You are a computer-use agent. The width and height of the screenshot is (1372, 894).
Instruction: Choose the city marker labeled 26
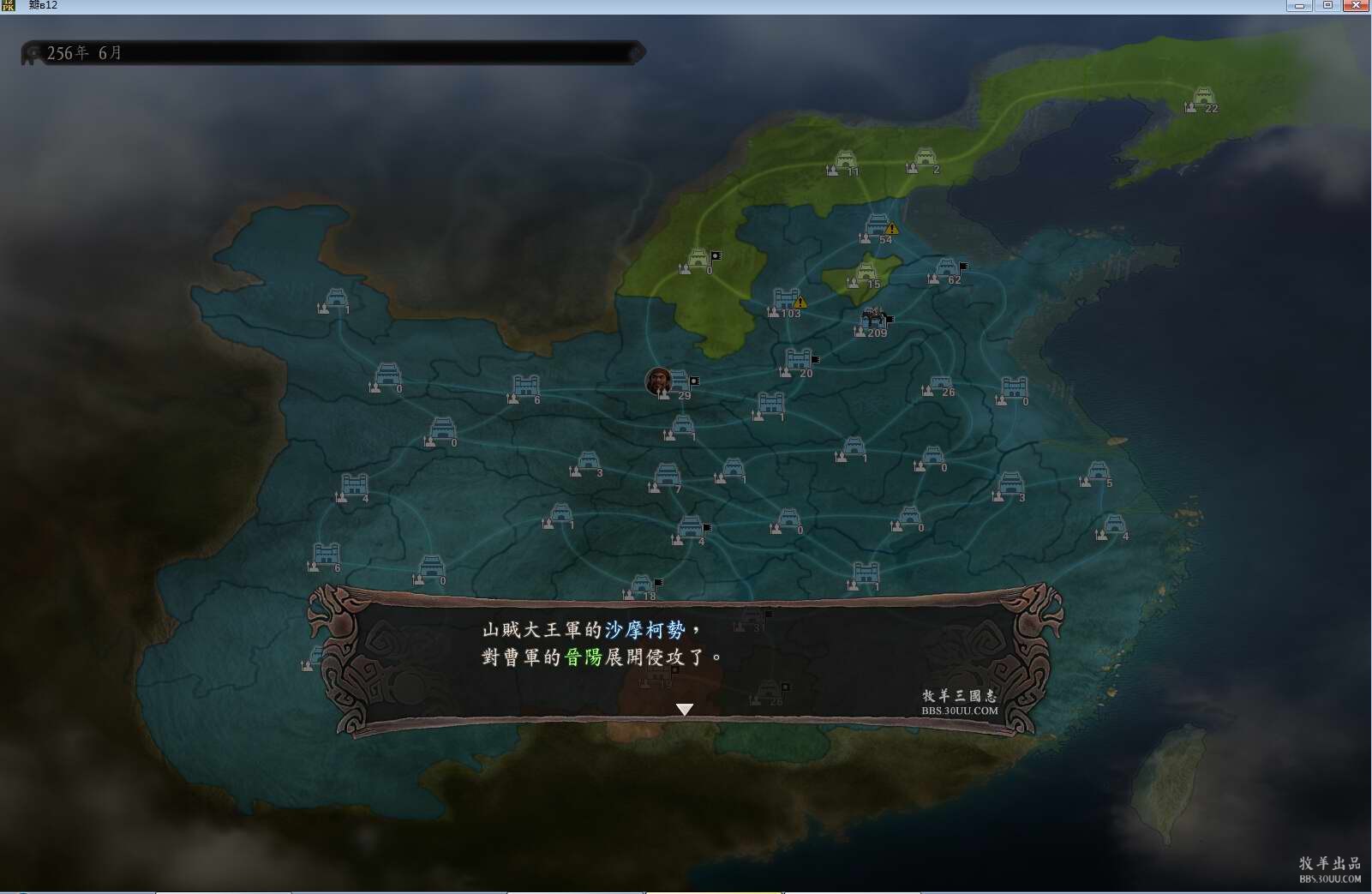point(940,385)
